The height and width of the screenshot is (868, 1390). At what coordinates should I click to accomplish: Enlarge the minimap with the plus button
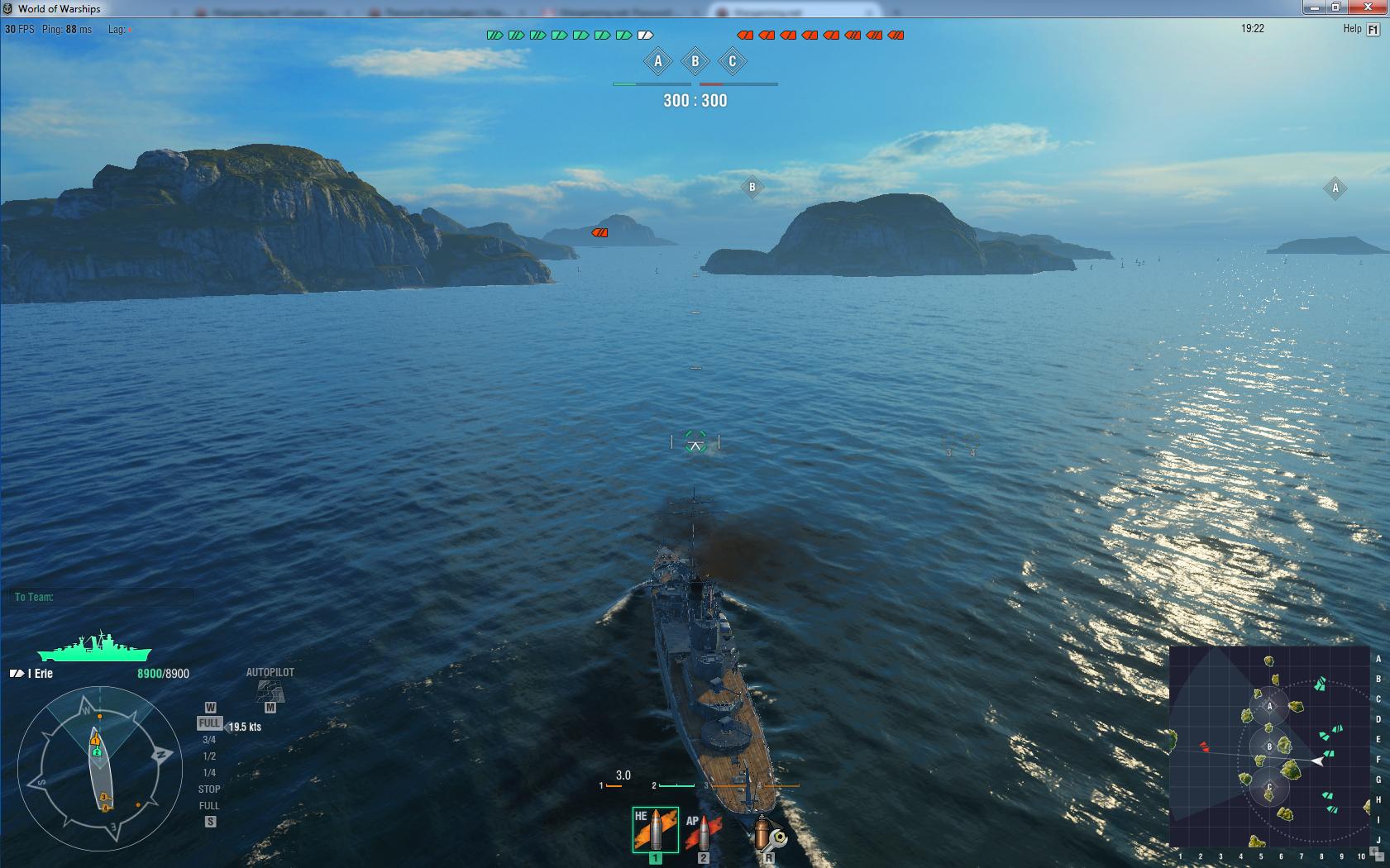1373,851
